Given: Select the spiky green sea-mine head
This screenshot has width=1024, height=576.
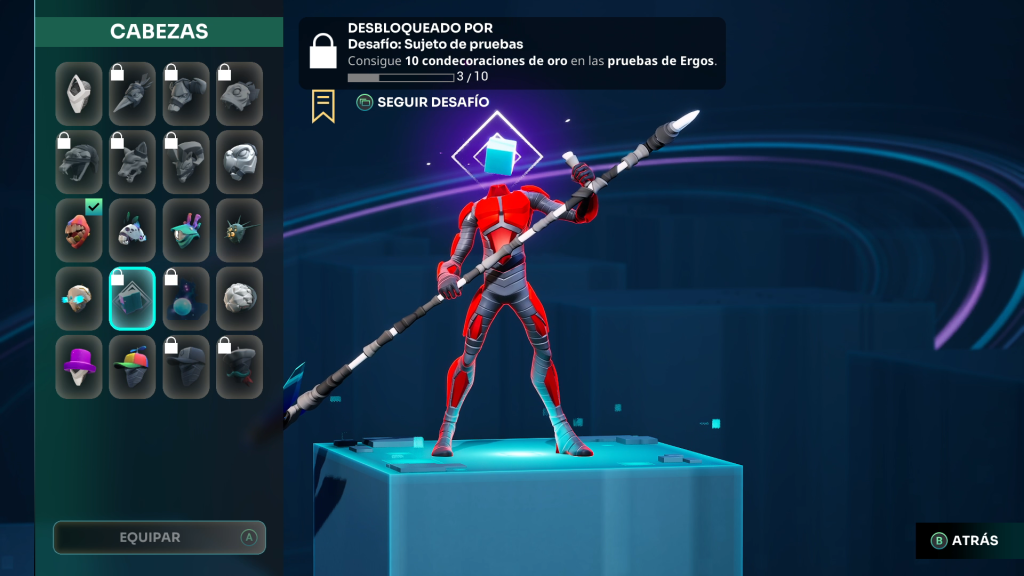Looking at the screenshot, I should (239, 230).
